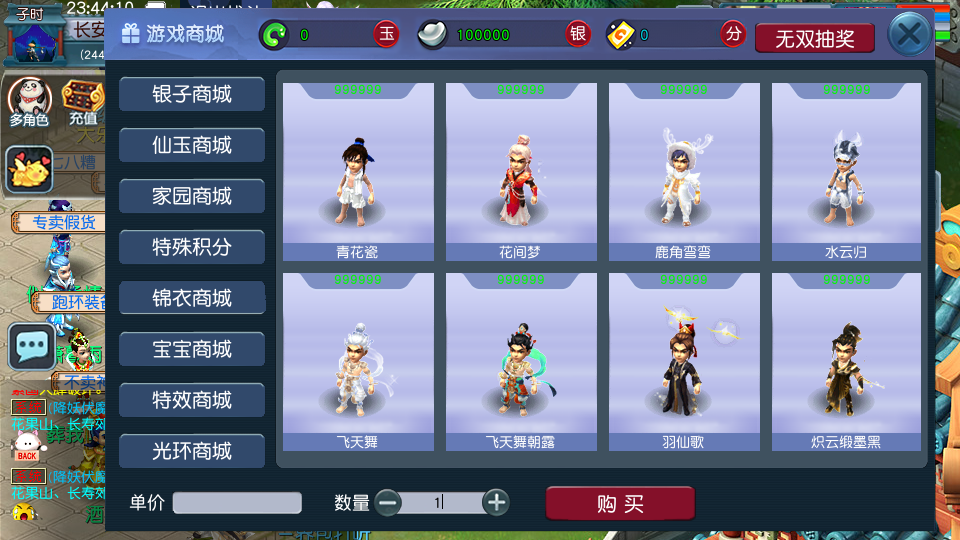Viewport: 960px width, 540px height.
Task: Select the 炽云缎墨黑 outfit
Action: [x=847, y=362]
